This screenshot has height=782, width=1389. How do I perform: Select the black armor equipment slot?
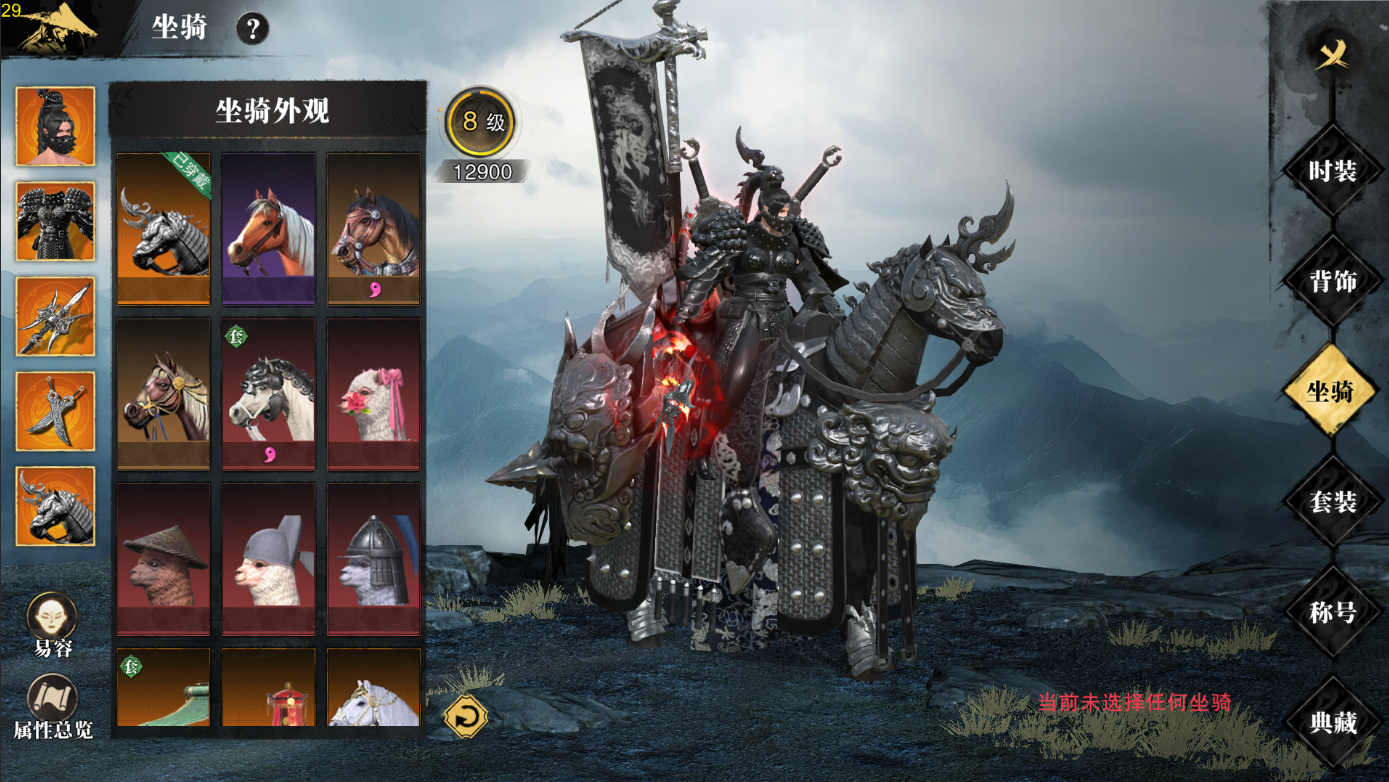click(56, 222)
